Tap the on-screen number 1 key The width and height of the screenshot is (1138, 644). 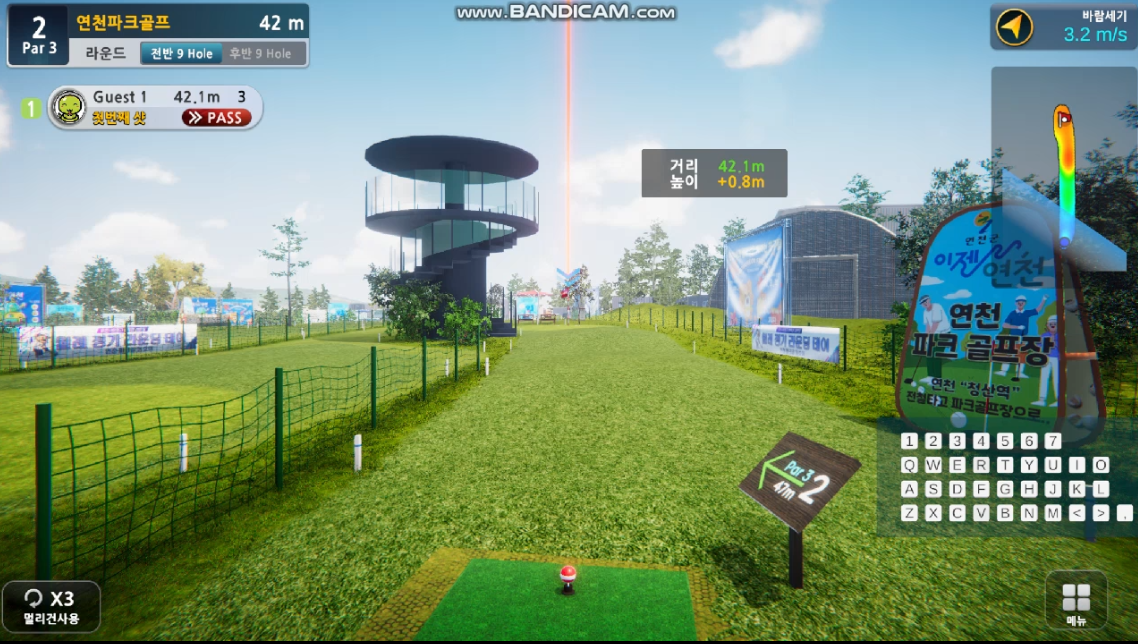(909, 441)
